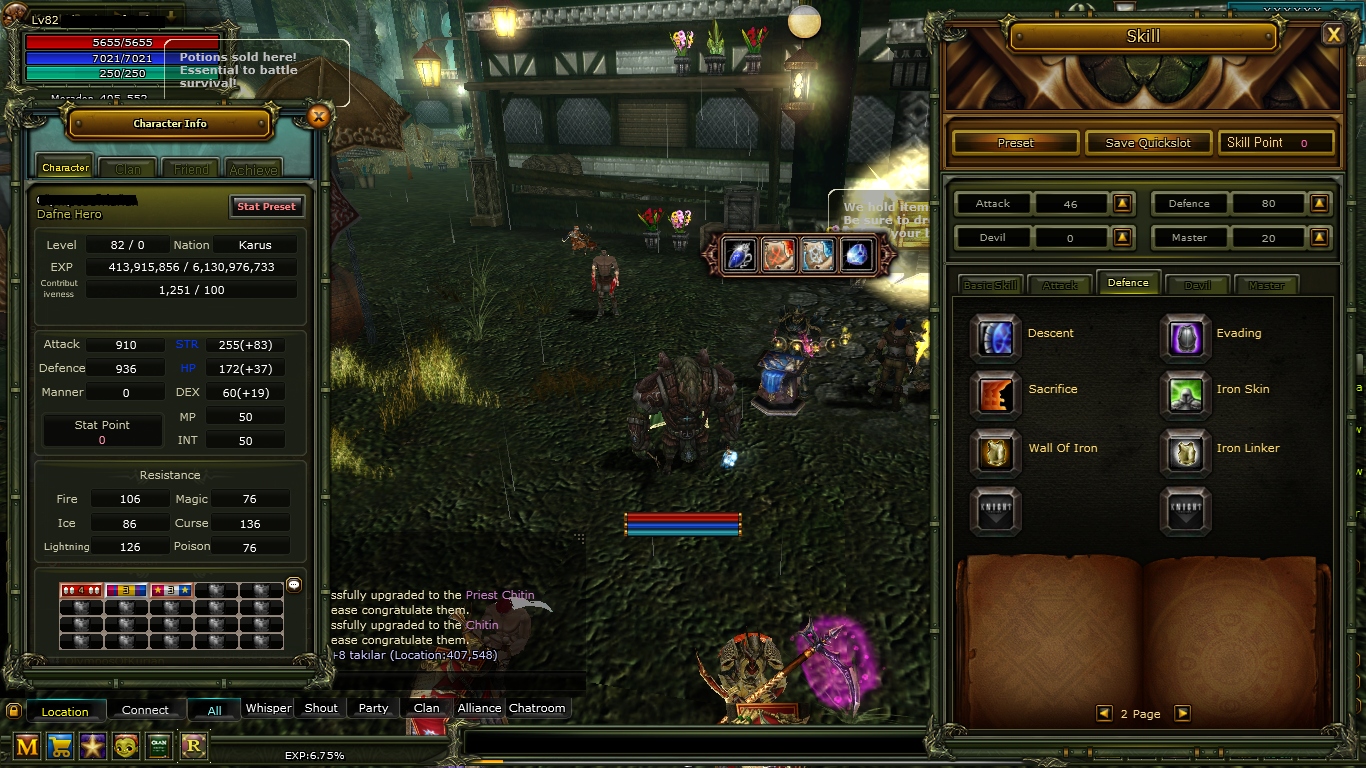Choose the Sacrifice skill icon
This screenshot has width=1366, height=768.
996,393
